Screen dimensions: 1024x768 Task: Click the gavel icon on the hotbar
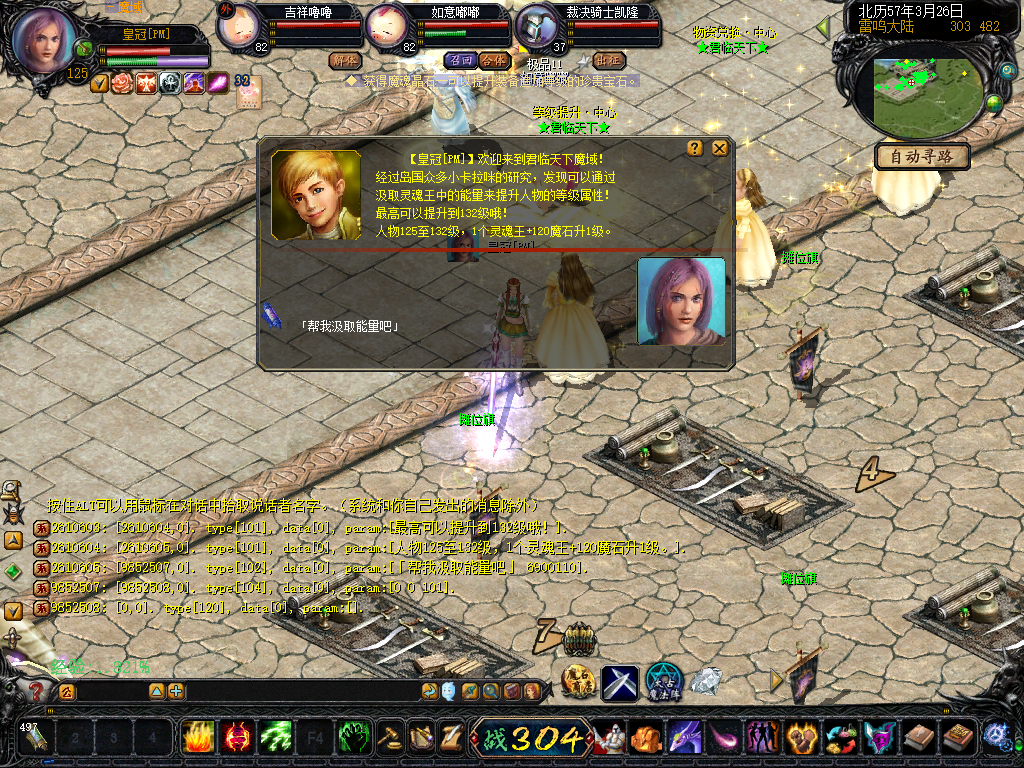coord(390,738)
